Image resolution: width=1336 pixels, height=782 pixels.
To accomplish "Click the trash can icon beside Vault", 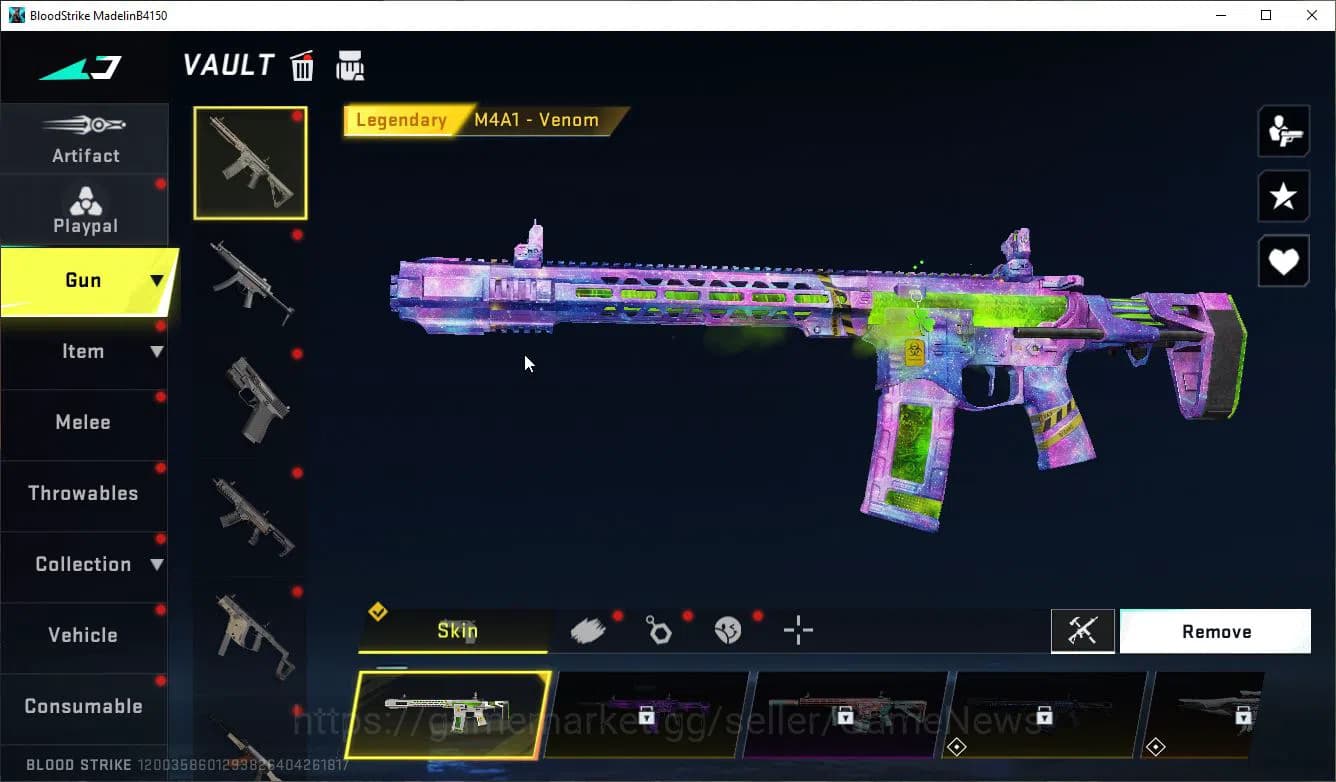I will point(302,66).
